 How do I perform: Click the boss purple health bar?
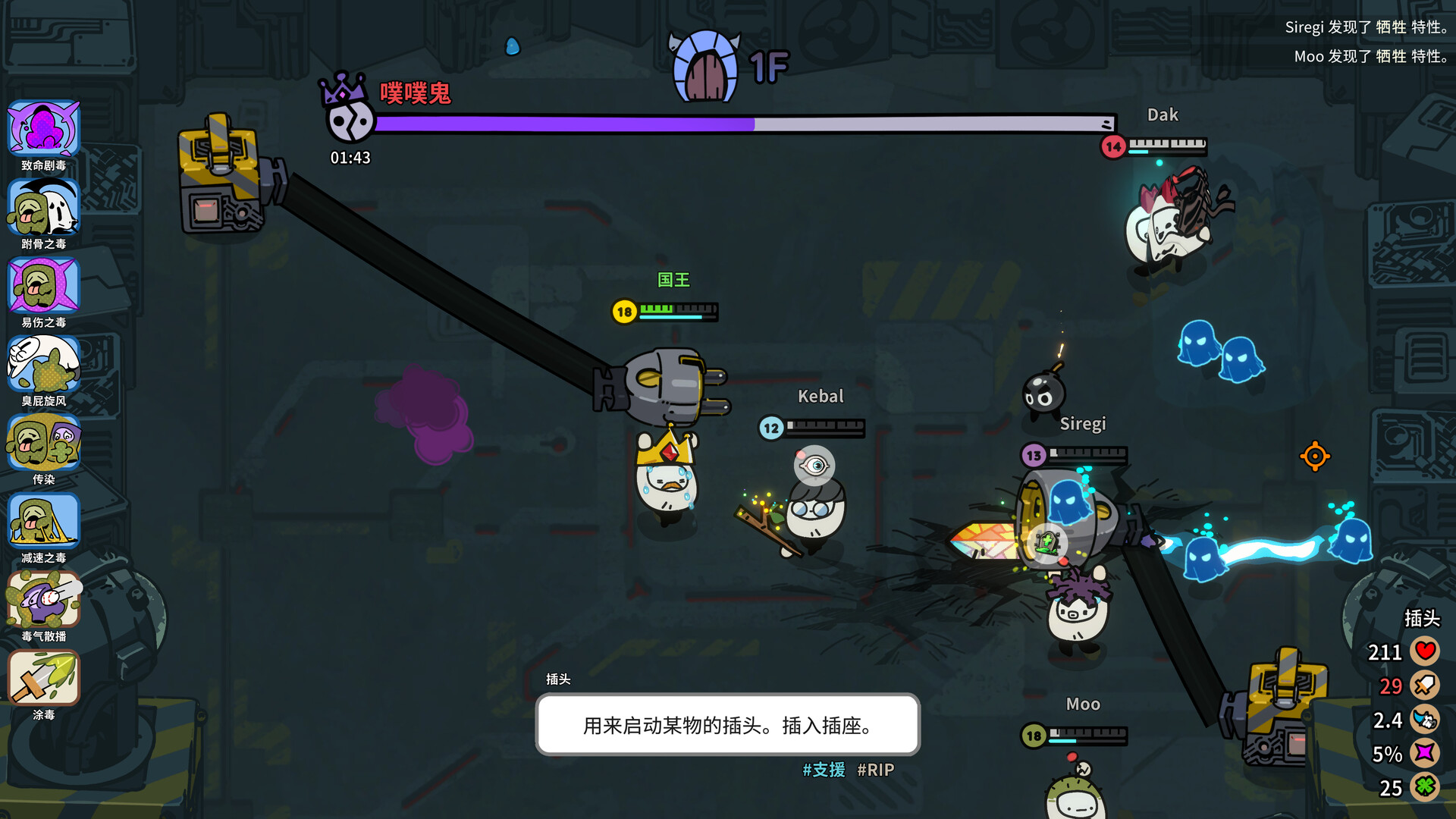[743, 124]
